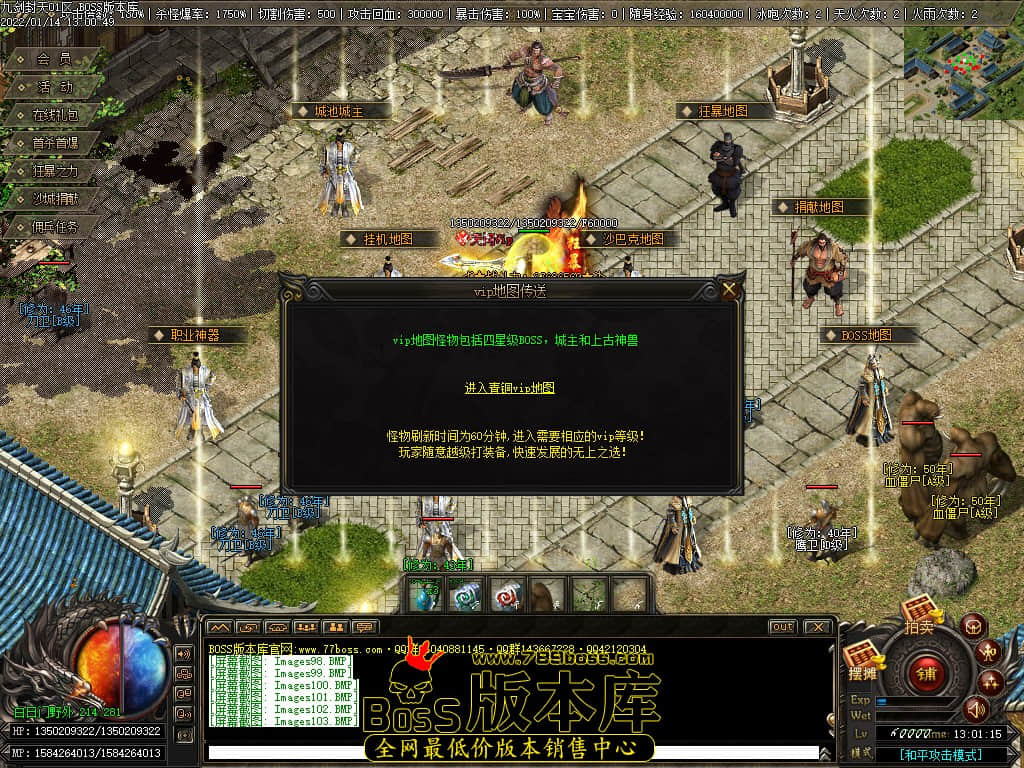Open the 在线礼包 online gift menu
Screen dimensions: 1024x768
pyautogui.click(x=55, y=115)
